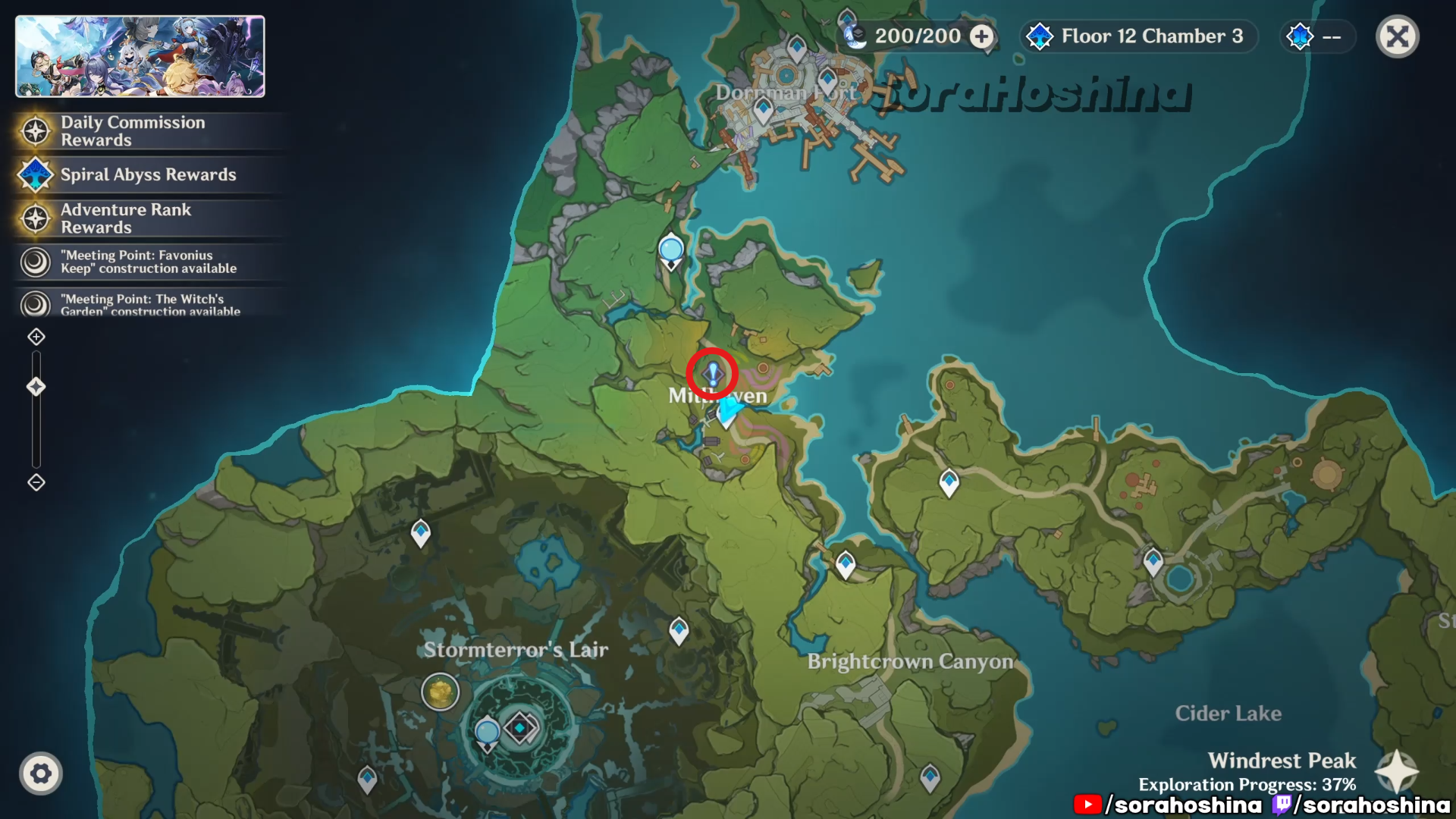Close the map with the X button
The height and width of the screenshot is (819, 1456).
coord(1397,36)
